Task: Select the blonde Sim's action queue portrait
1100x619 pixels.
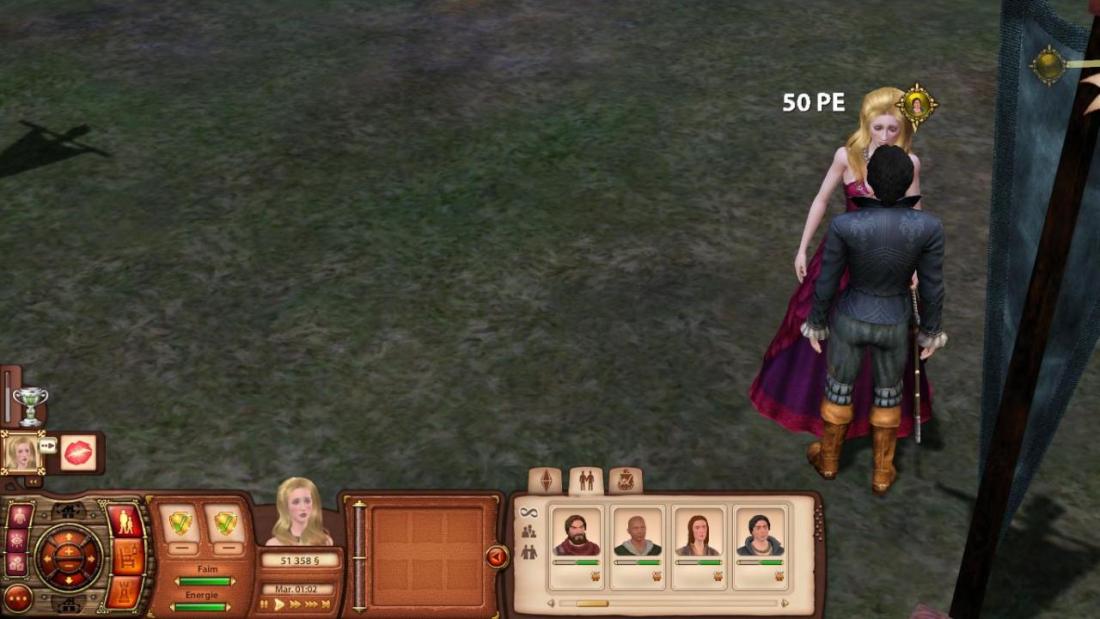Action: (x=21, y=453)
